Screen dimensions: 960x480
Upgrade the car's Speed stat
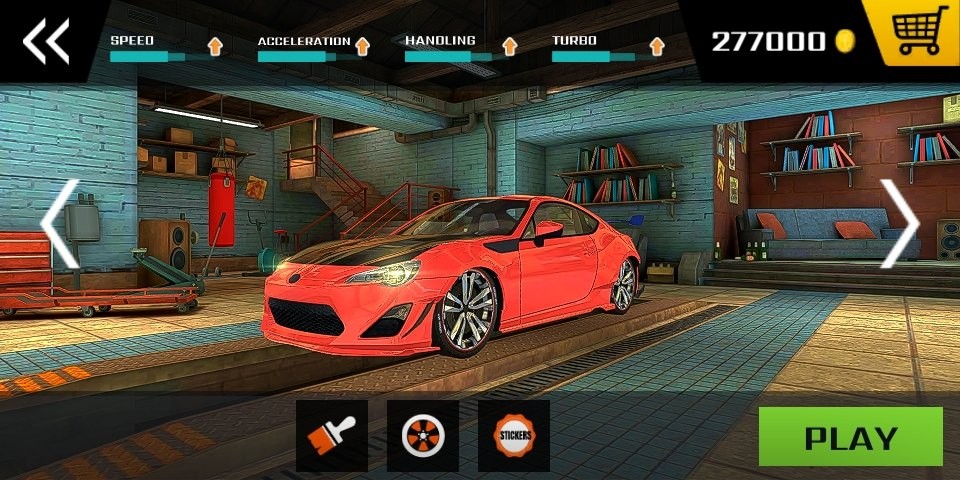click(x=215, y=45)
